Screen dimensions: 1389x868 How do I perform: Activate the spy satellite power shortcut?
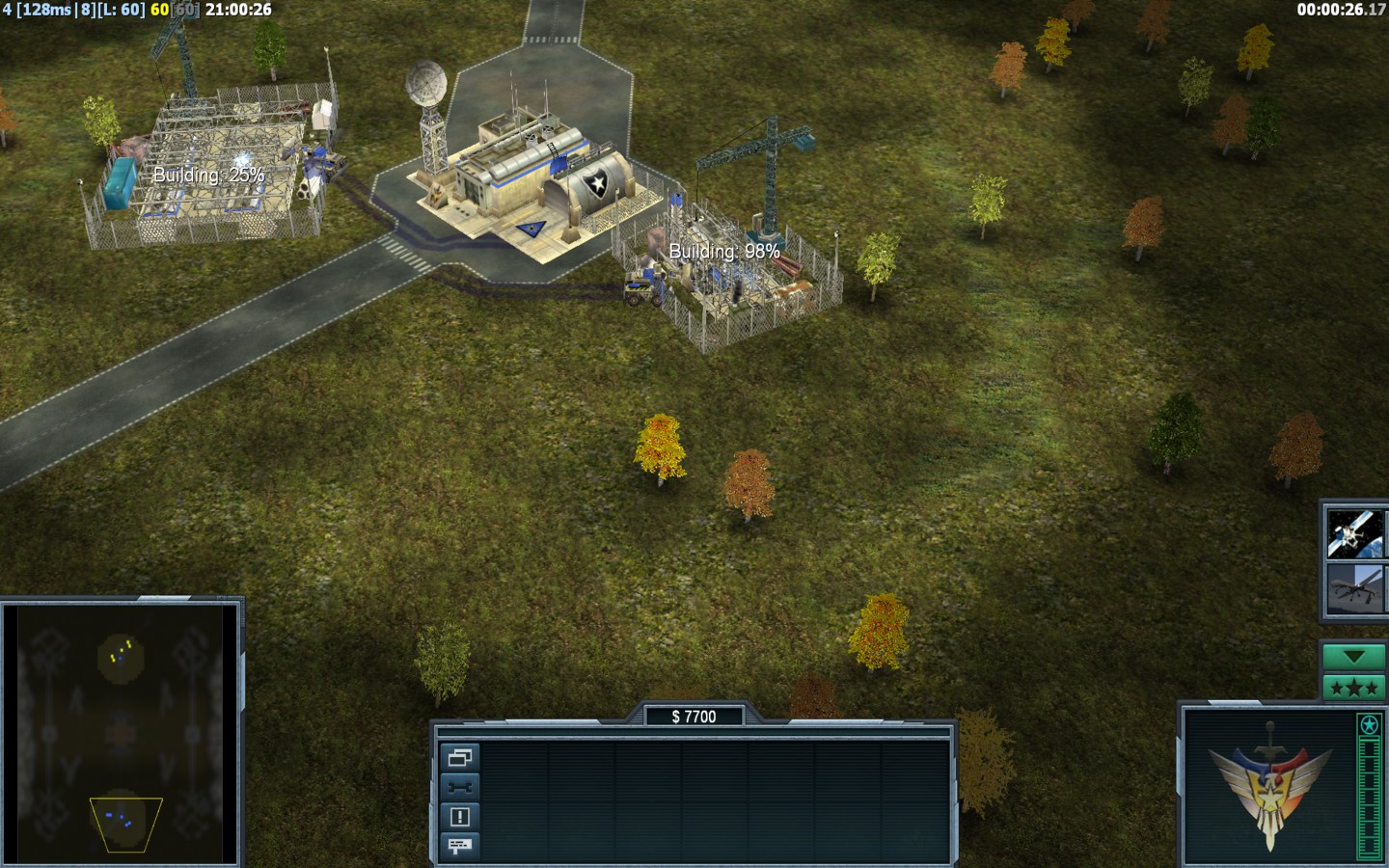(1354, 533)
